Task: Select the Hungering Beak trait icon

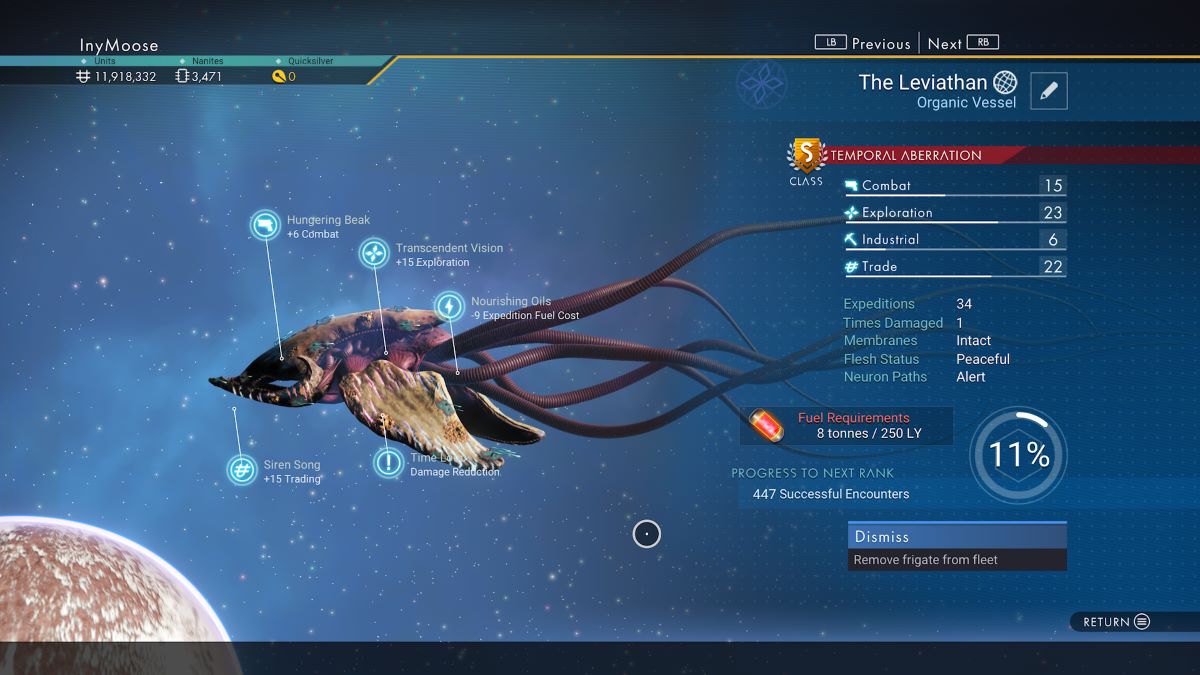Action: [x=266, y=226]
